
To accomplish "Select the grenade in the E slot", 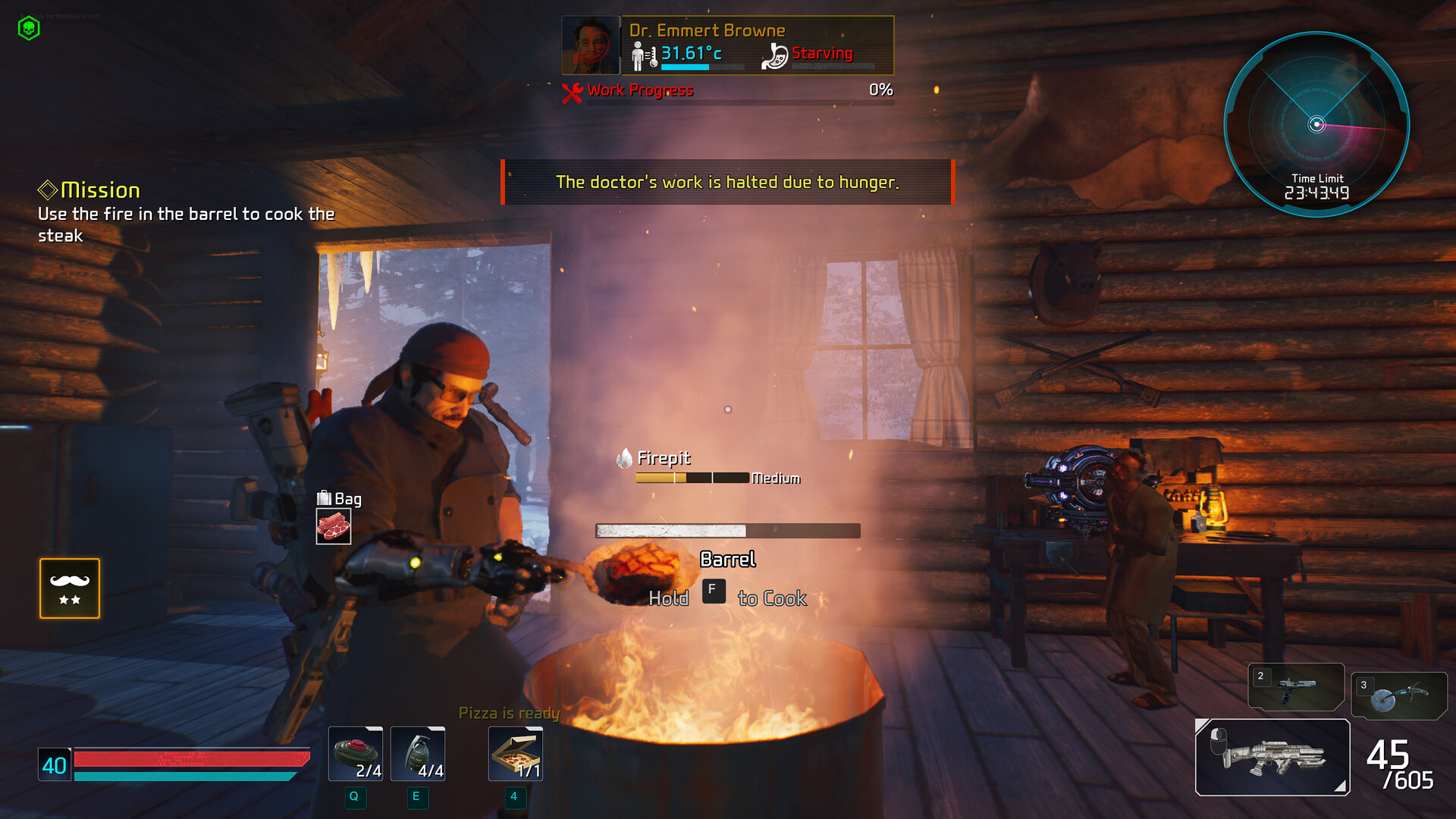I will 417,753.
